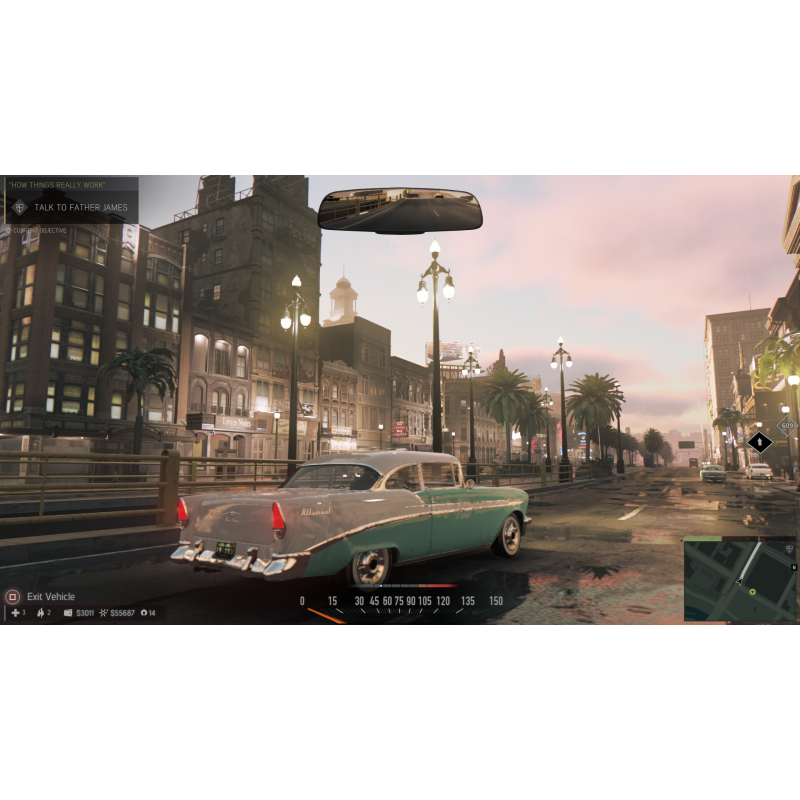This screenshot has width=800, height=800.
Task: Click the 609 distance marker diamond
Action: tap(789, 426)
